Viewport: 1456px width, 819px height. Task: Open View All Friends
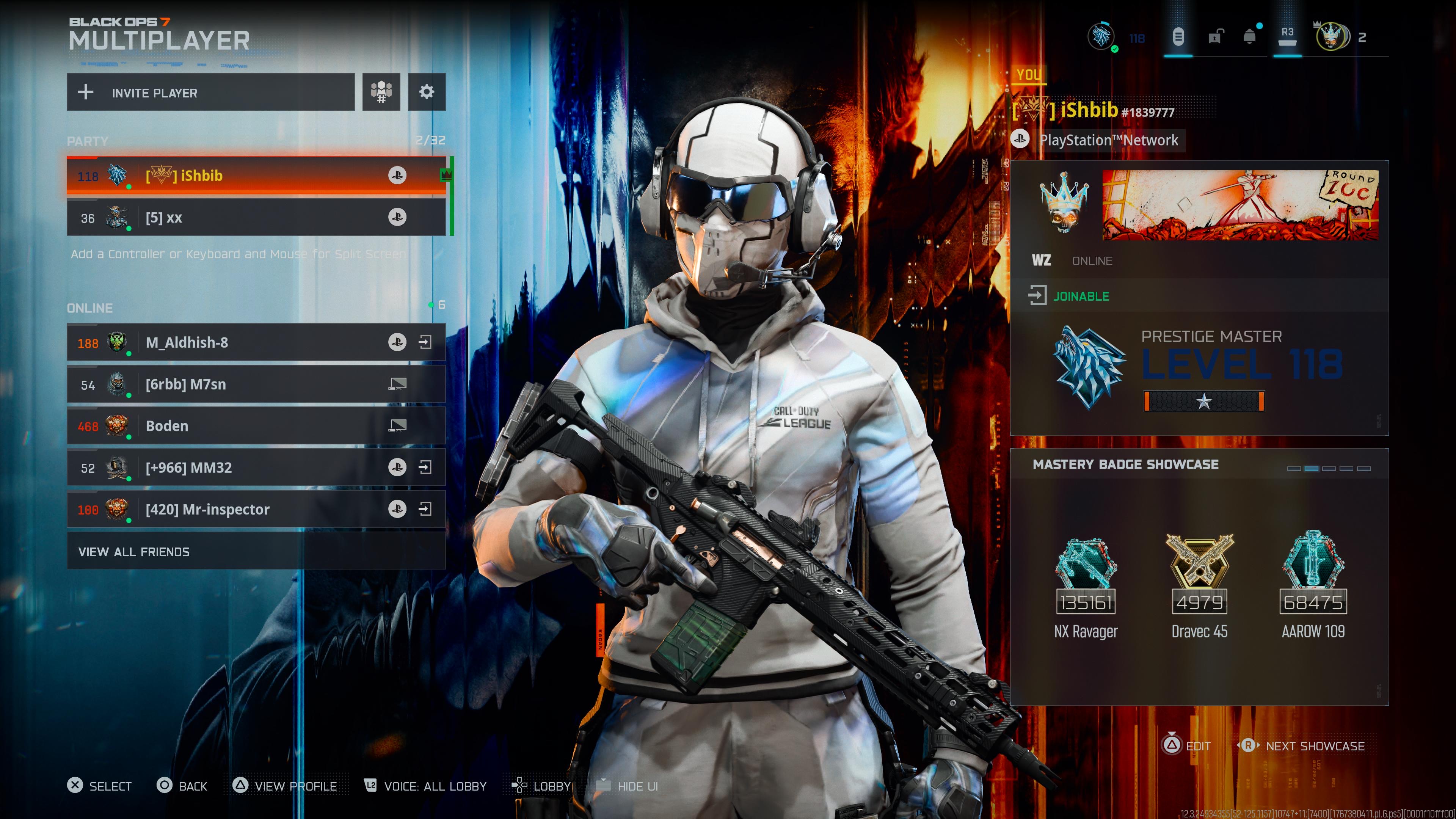256,552
